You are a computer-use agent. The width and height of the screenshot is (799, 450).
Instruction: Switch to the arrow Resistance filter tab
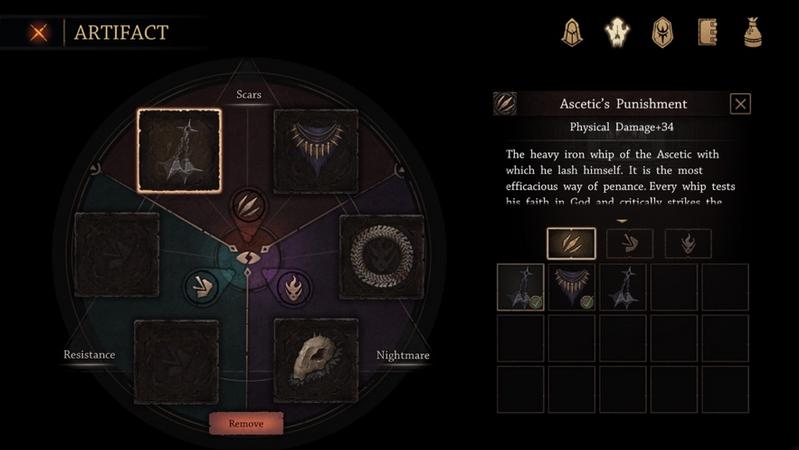point(630,243)
